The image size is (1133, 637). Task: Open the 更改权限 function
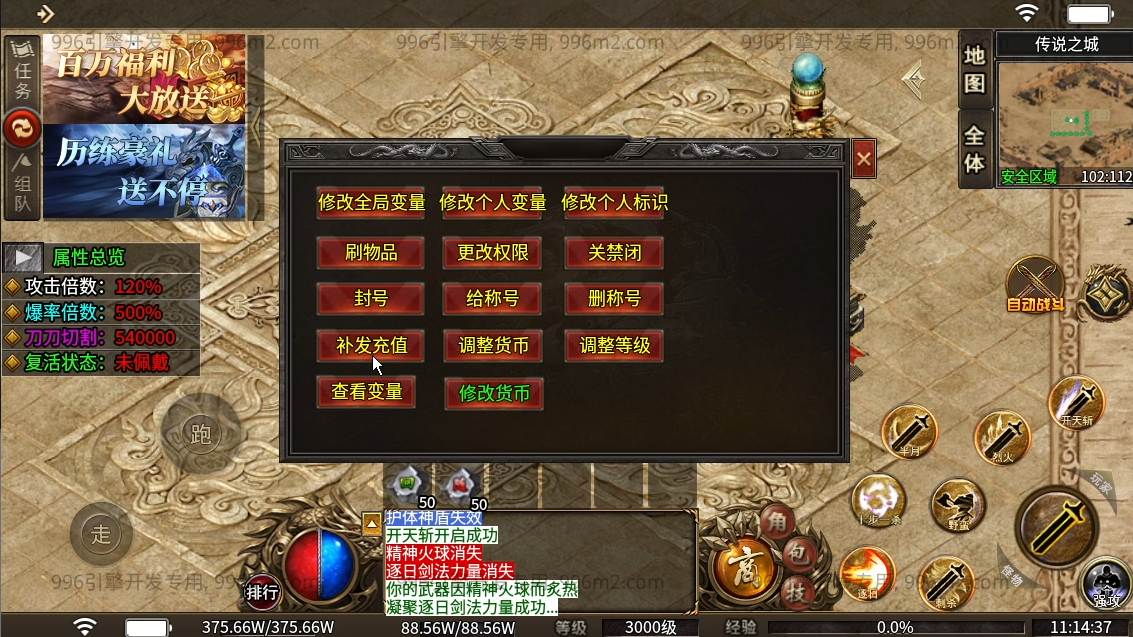(493, 253)
